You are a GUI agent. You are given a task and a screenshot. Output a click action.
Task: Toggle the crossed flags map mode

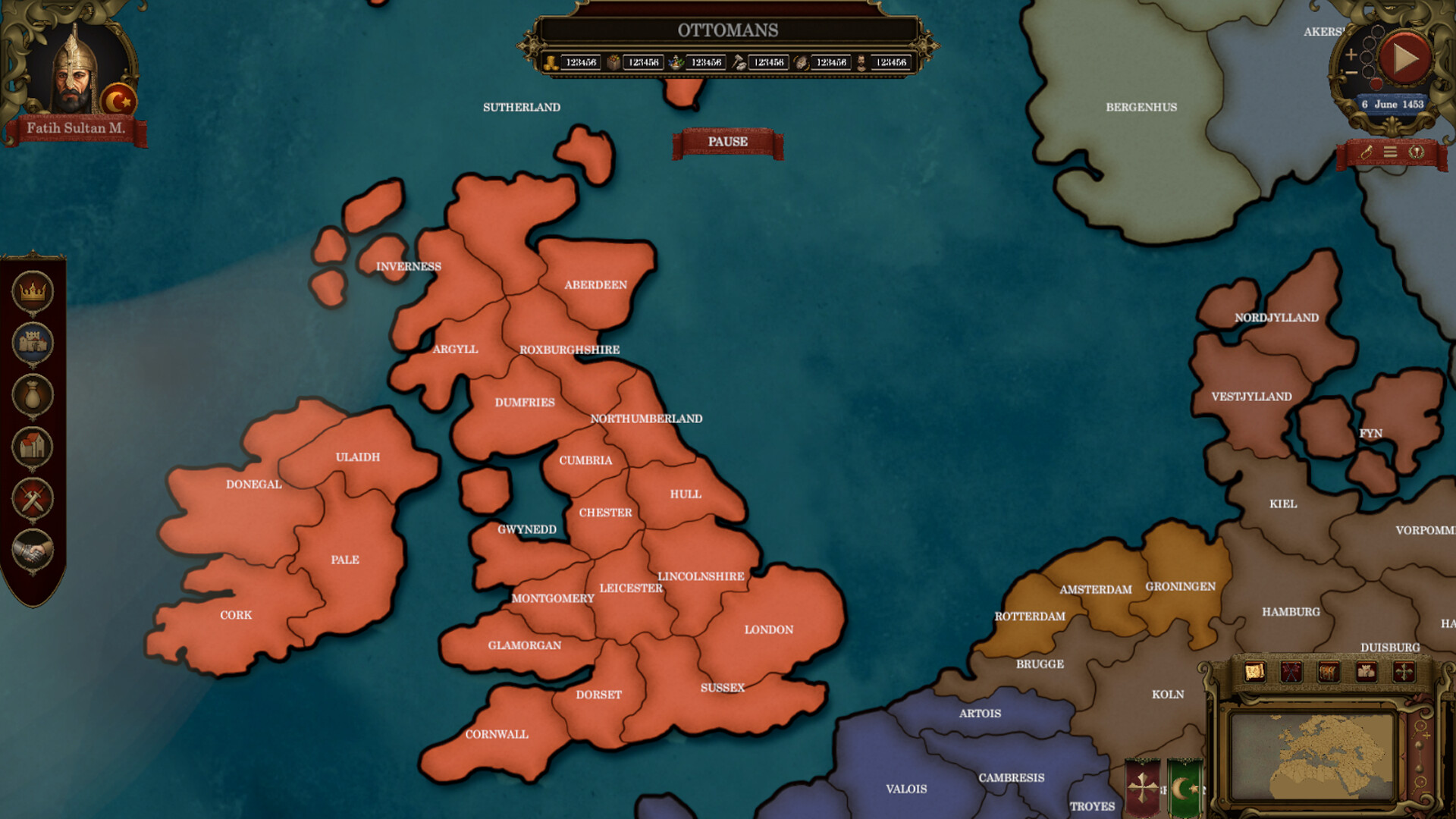pos(1291,672)
